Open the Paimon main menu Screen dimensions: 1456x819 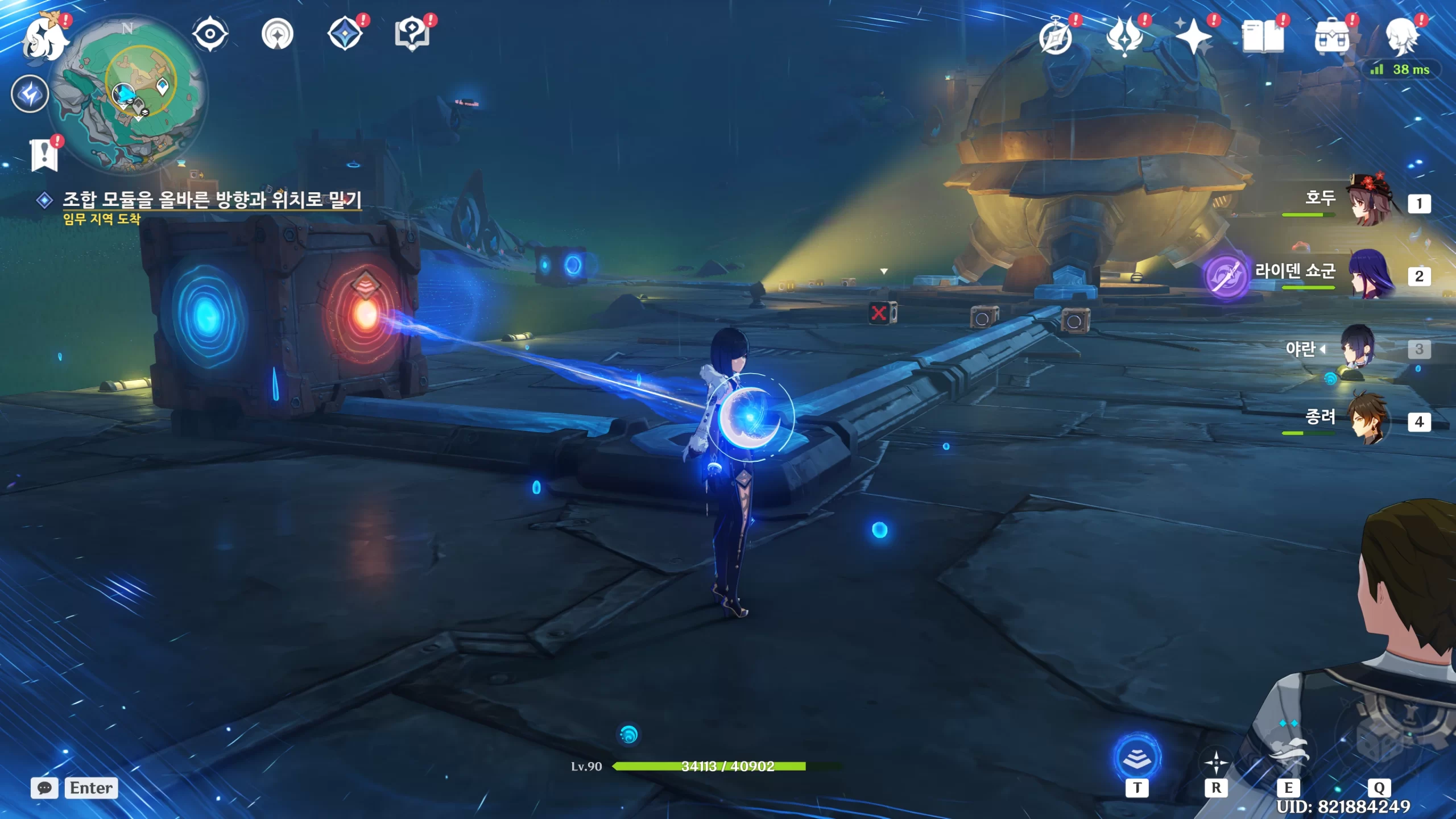(x=44, y=38)
